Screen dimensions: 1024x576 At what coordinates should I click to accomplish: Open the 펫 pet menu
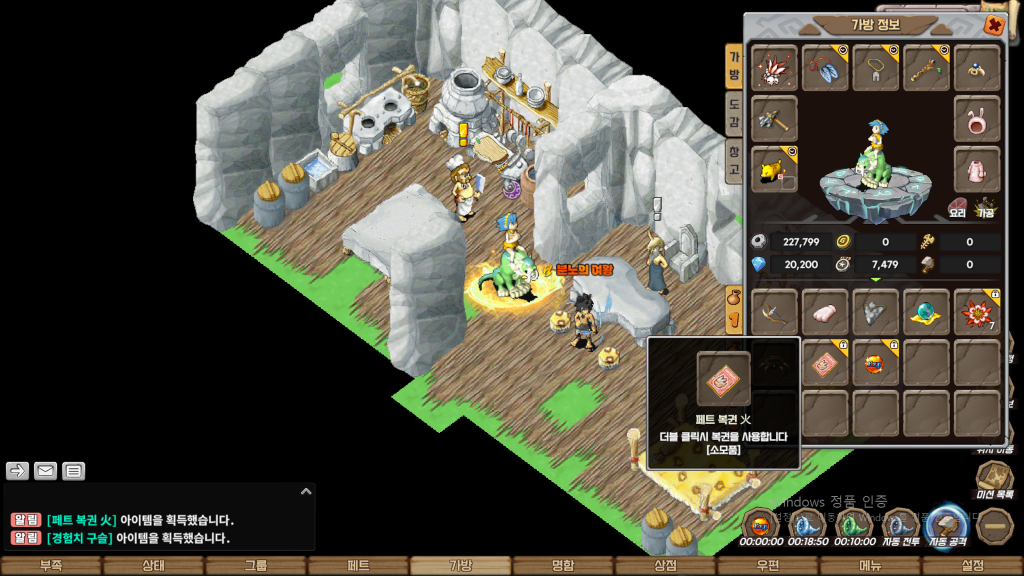click(x=358, y=566)
